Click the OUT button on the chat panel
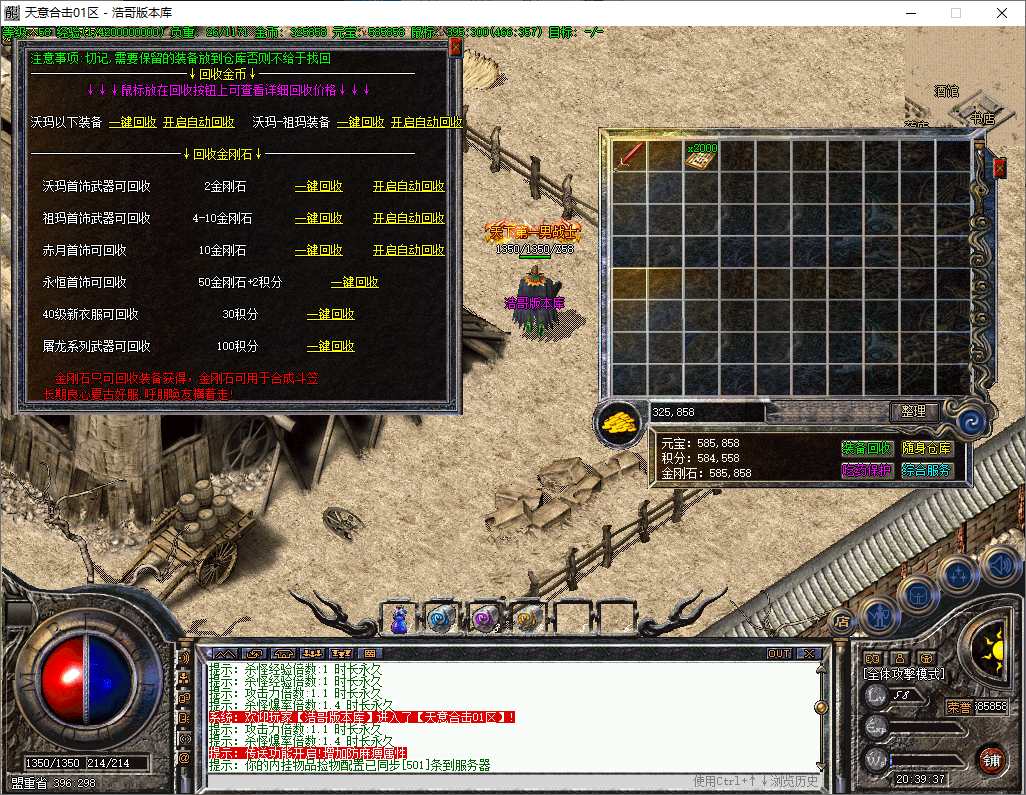Screen dimensions: 1026x795 point(778,653)
